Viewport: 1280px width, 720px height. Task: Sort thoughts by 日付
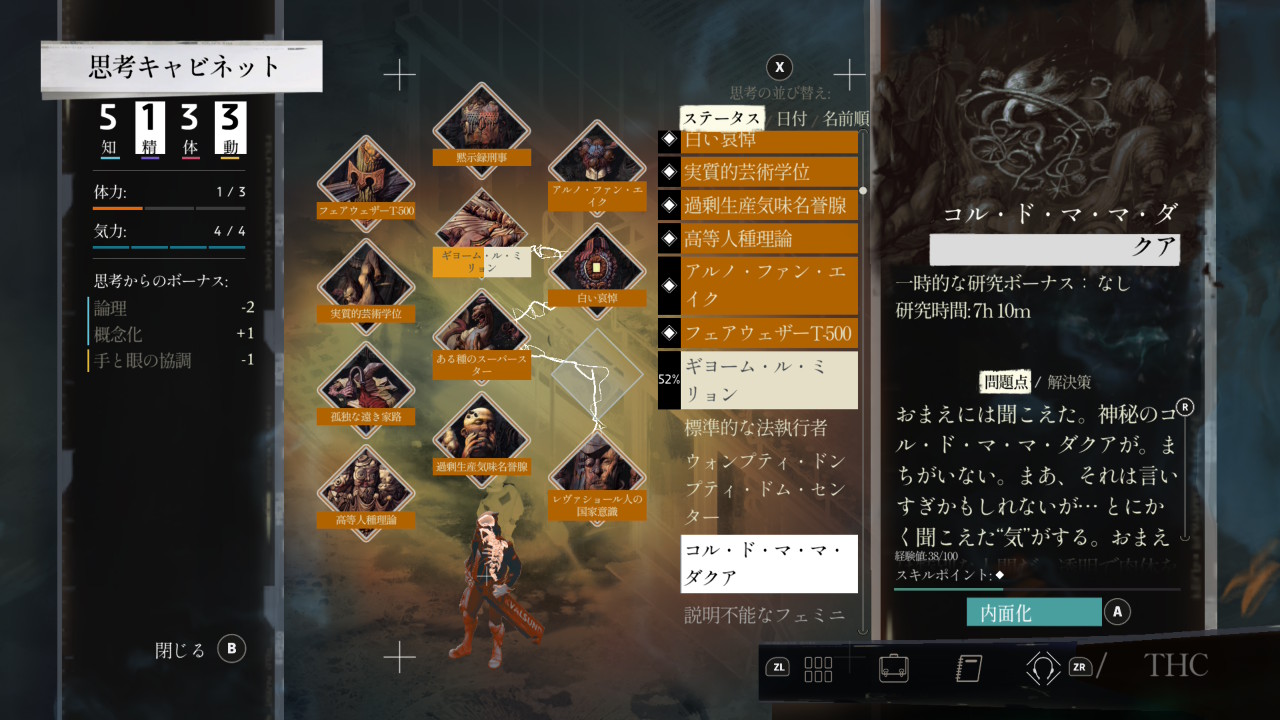pos(791,118)
